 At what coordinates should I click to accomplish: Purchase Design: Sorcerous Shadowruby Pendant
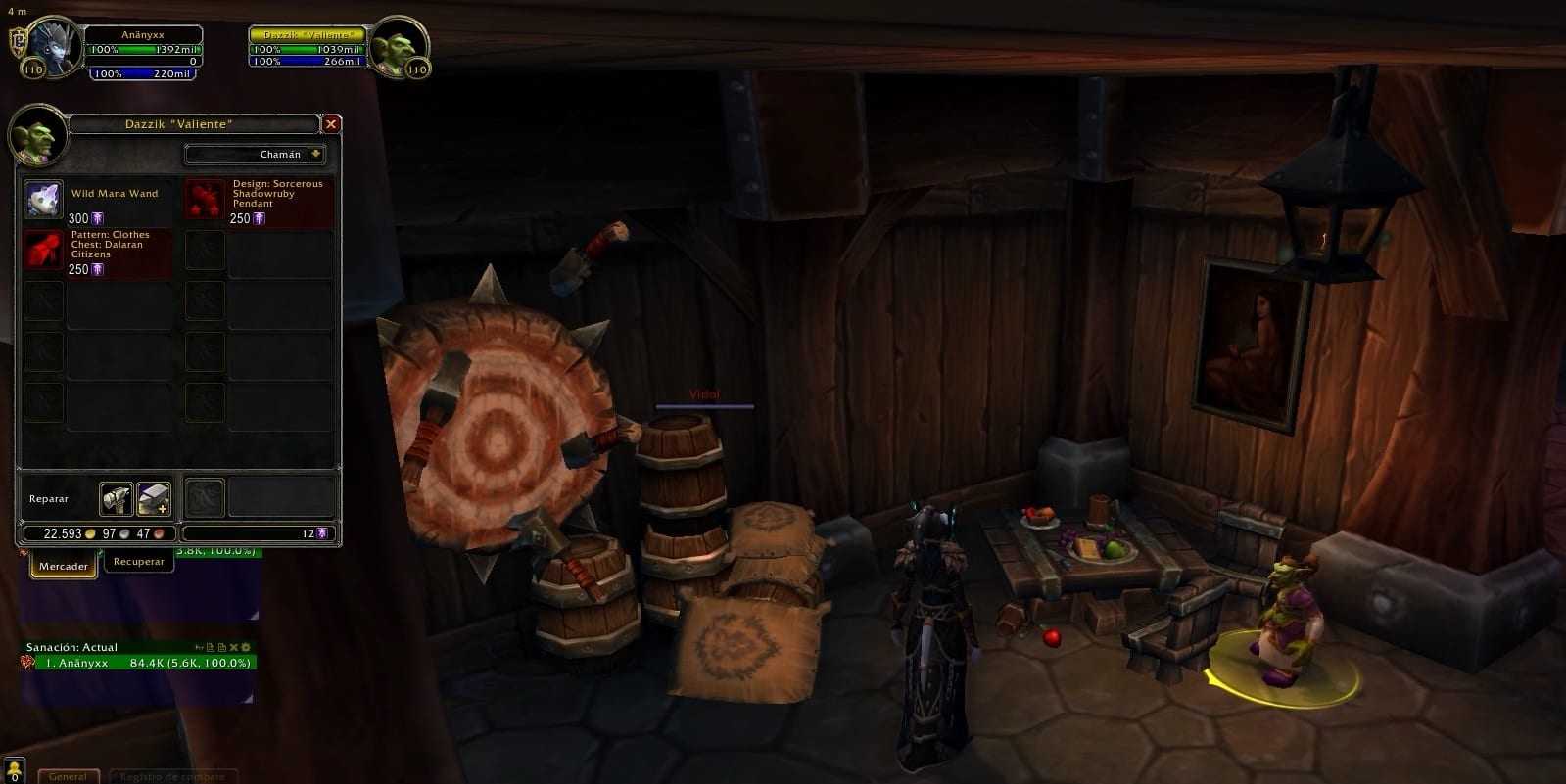[206, 200]
